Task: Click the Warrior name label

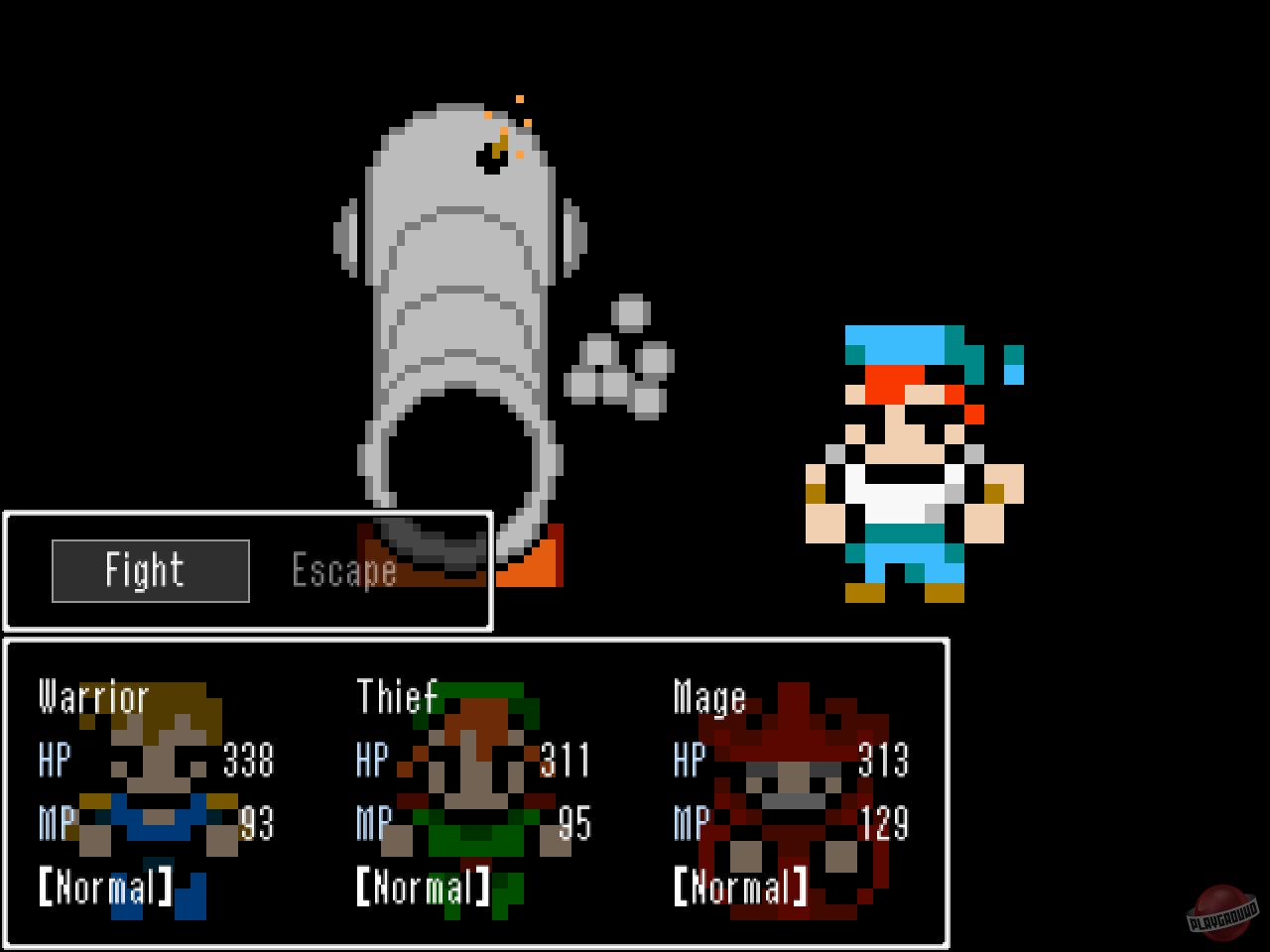Action: coord(92,697)
